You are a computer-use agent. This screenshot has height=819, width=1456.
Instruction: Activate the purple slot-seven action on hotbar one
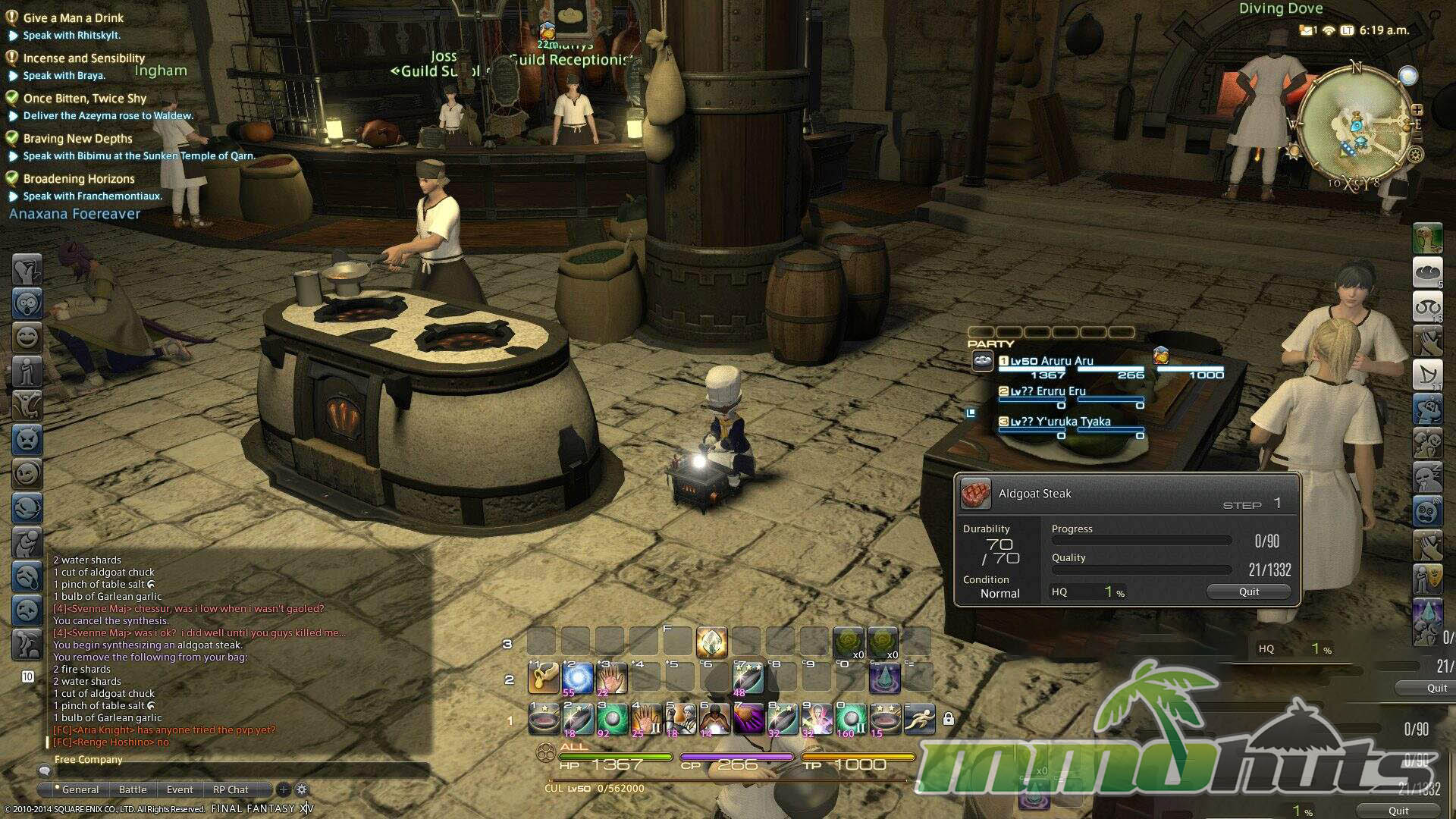[x=748, y=718]
